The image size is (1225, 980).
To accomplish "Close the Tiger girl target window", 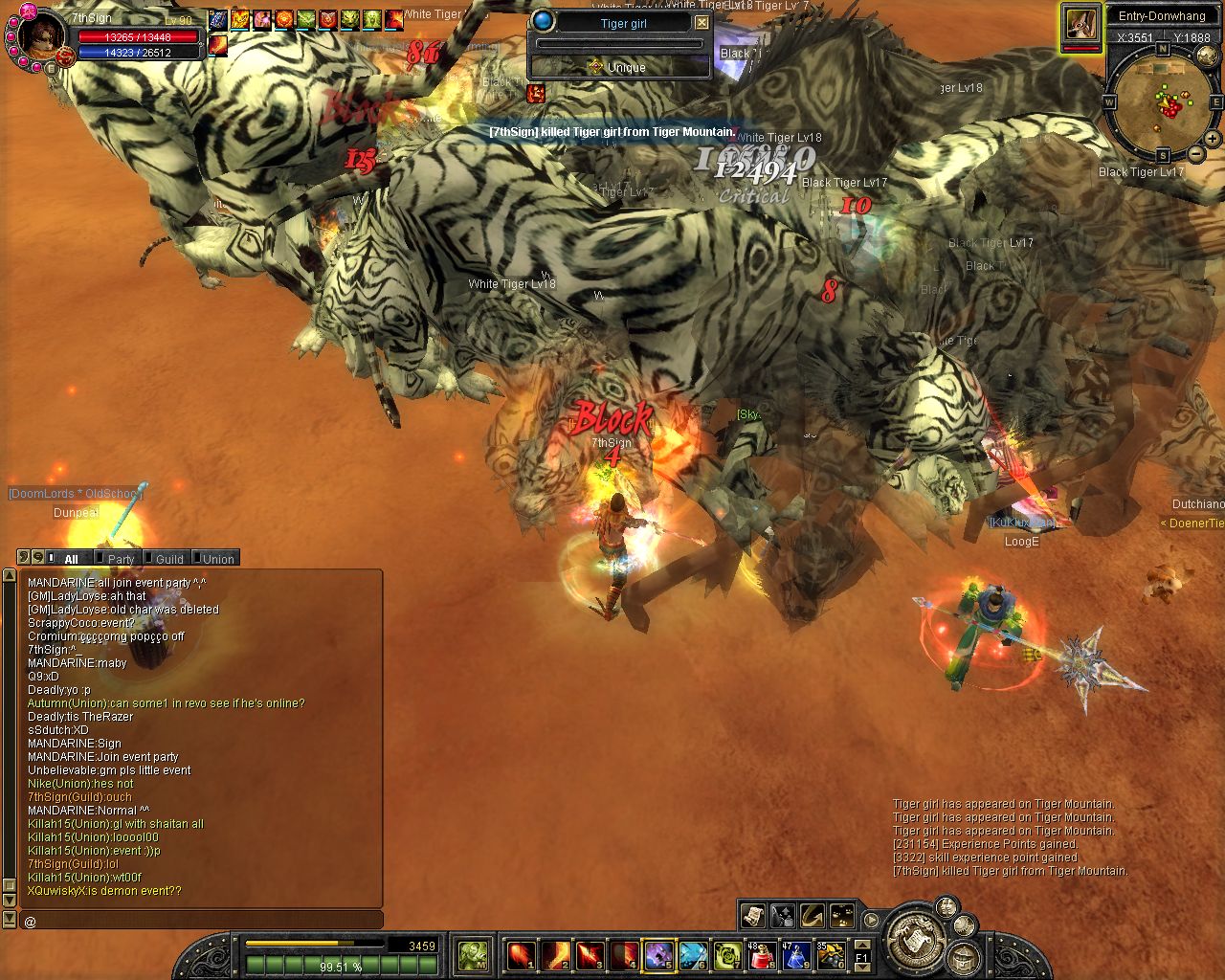I will coord(702,22).
